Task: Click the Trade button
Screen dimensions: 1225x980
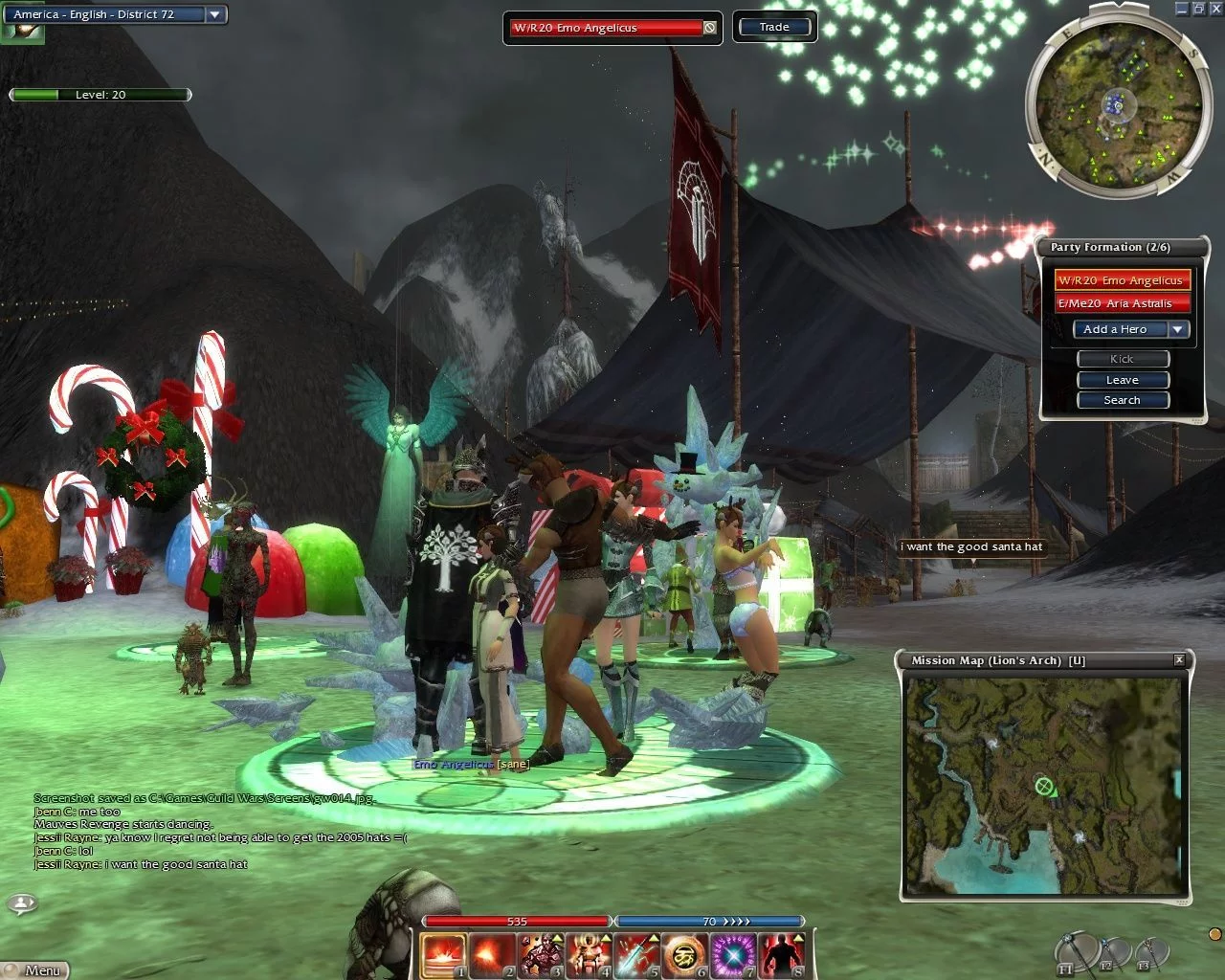Action: click(x=774, y=27)
